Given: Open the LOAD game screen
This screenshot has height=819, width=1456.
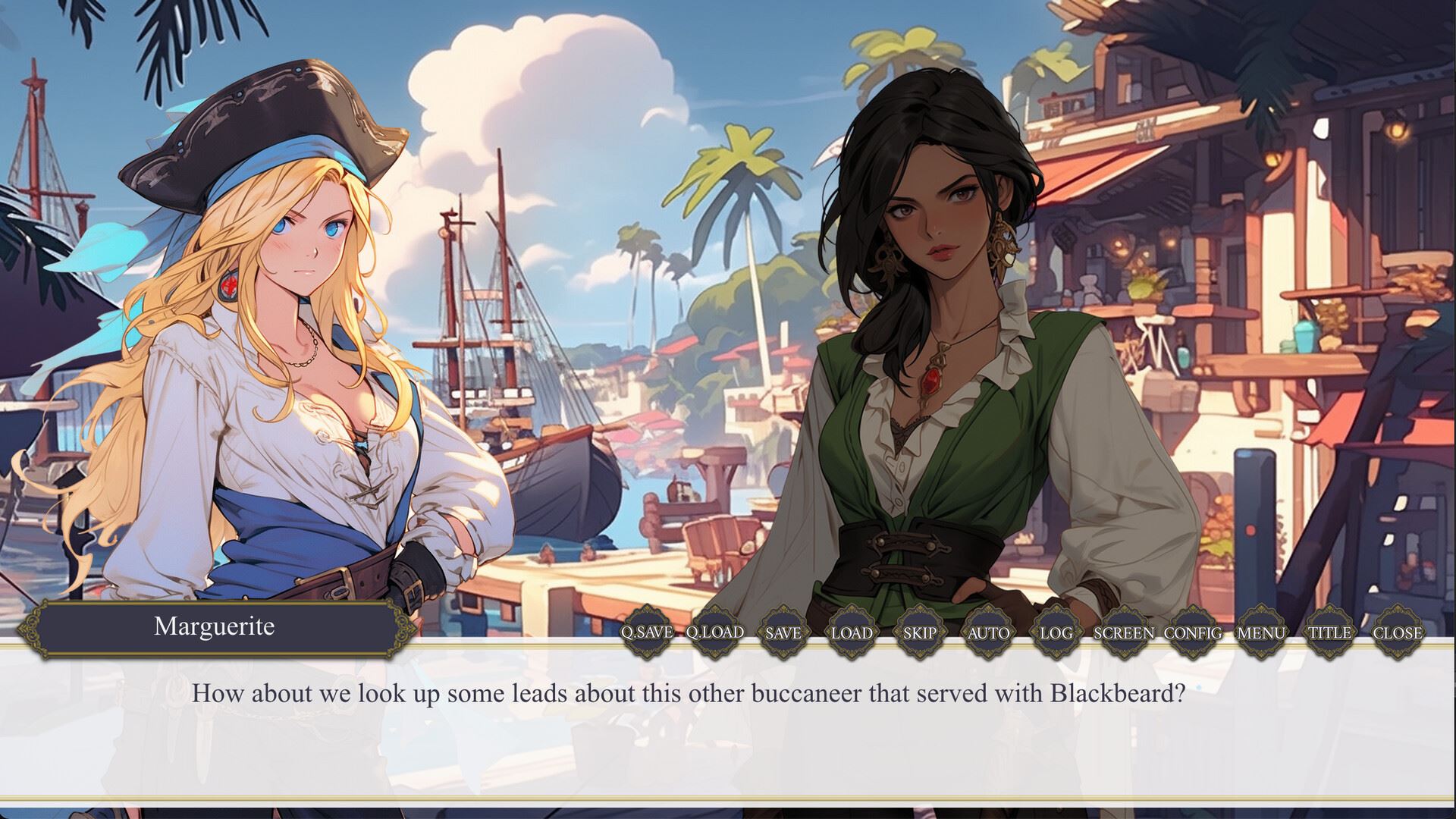Looking at the screenshot, I should (x=852, y=632).
